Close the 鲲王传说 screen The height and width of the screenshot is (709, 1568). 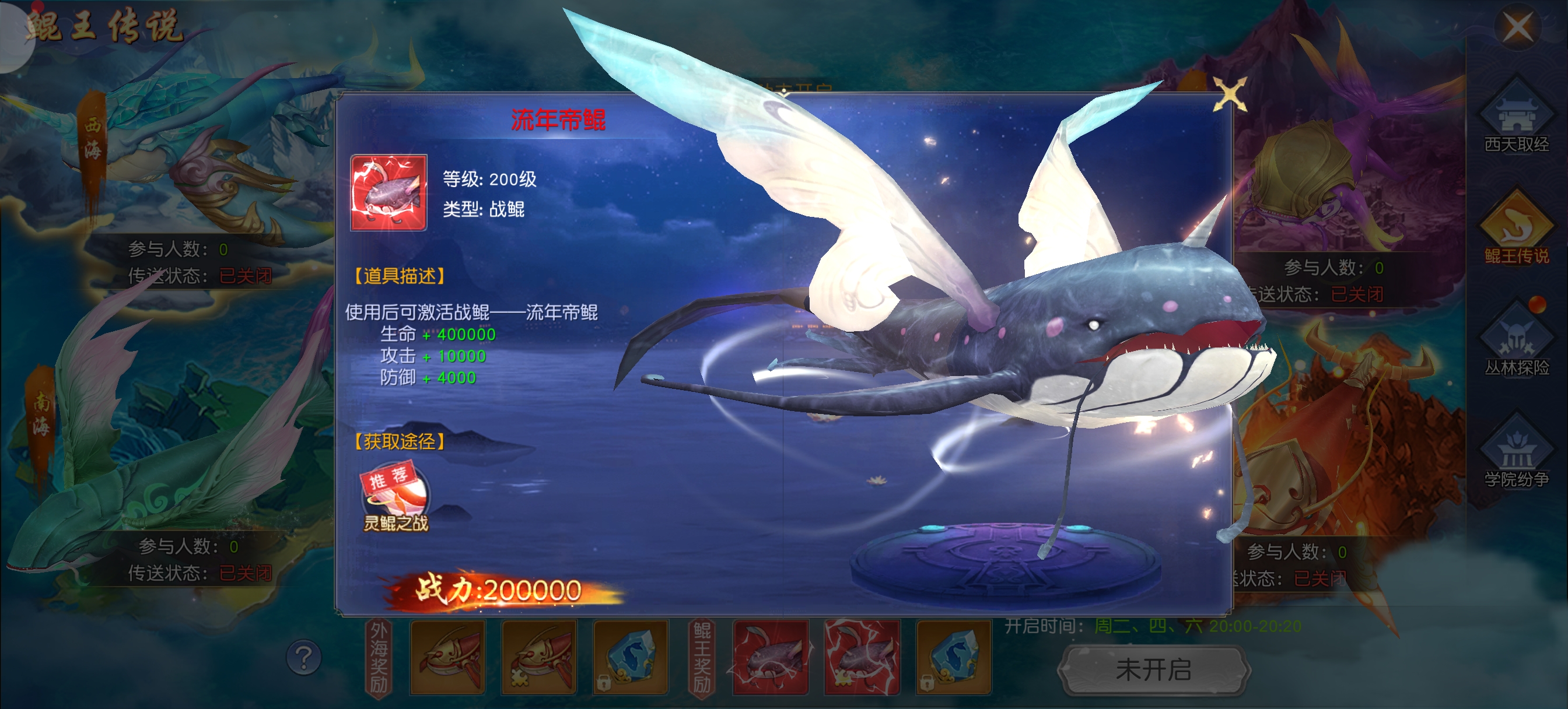1517,27
